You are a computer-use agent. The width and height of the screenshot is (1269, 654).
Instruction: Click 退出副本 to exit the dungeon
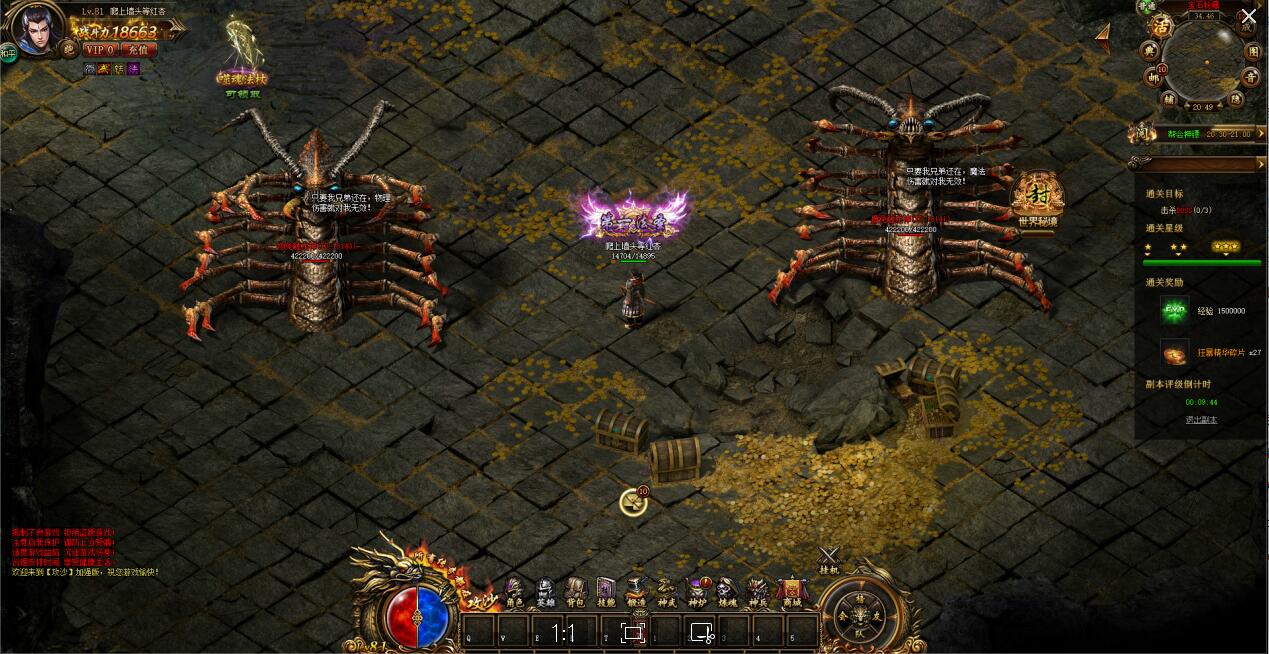click(1201, 420)
